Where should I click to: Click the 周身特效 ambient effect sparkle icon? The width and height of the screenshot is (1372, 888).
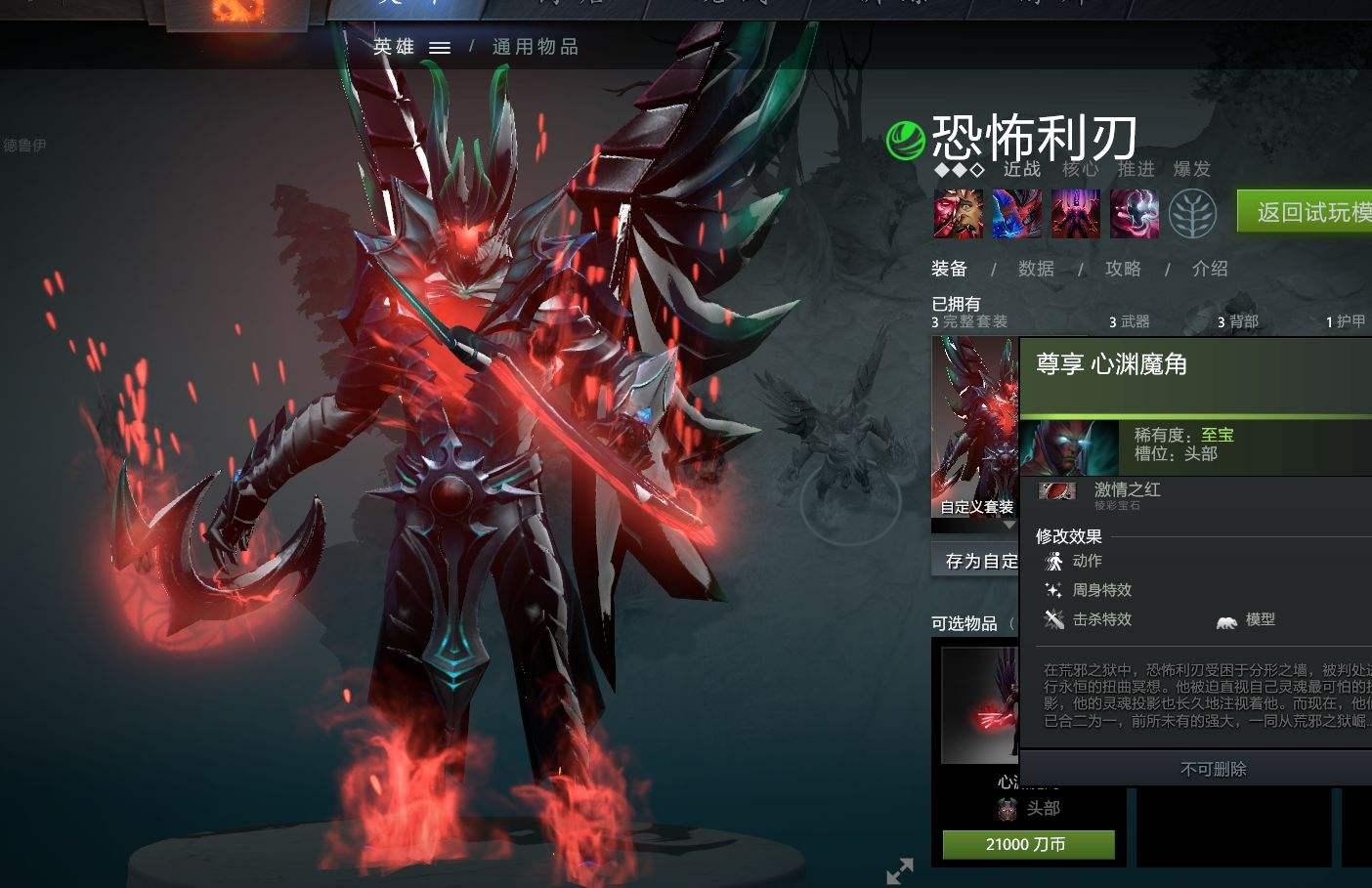1052,590
